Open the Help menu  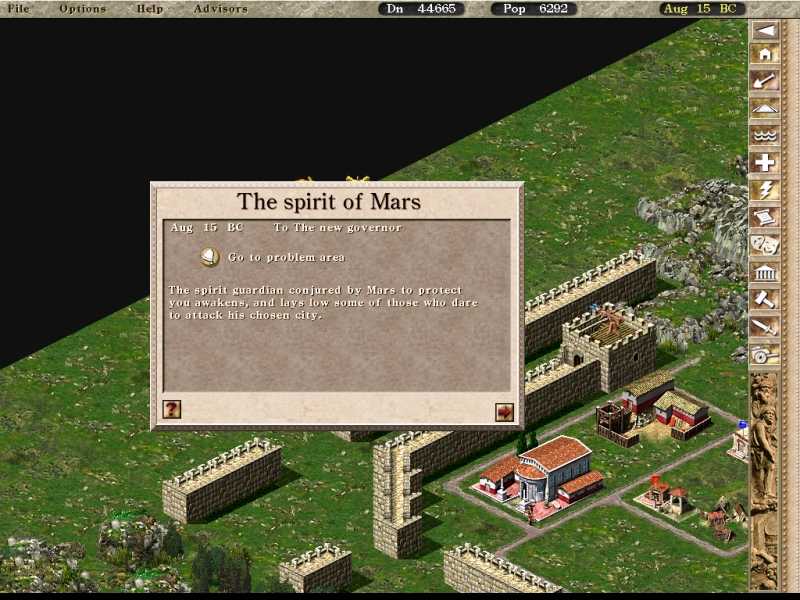150,9
